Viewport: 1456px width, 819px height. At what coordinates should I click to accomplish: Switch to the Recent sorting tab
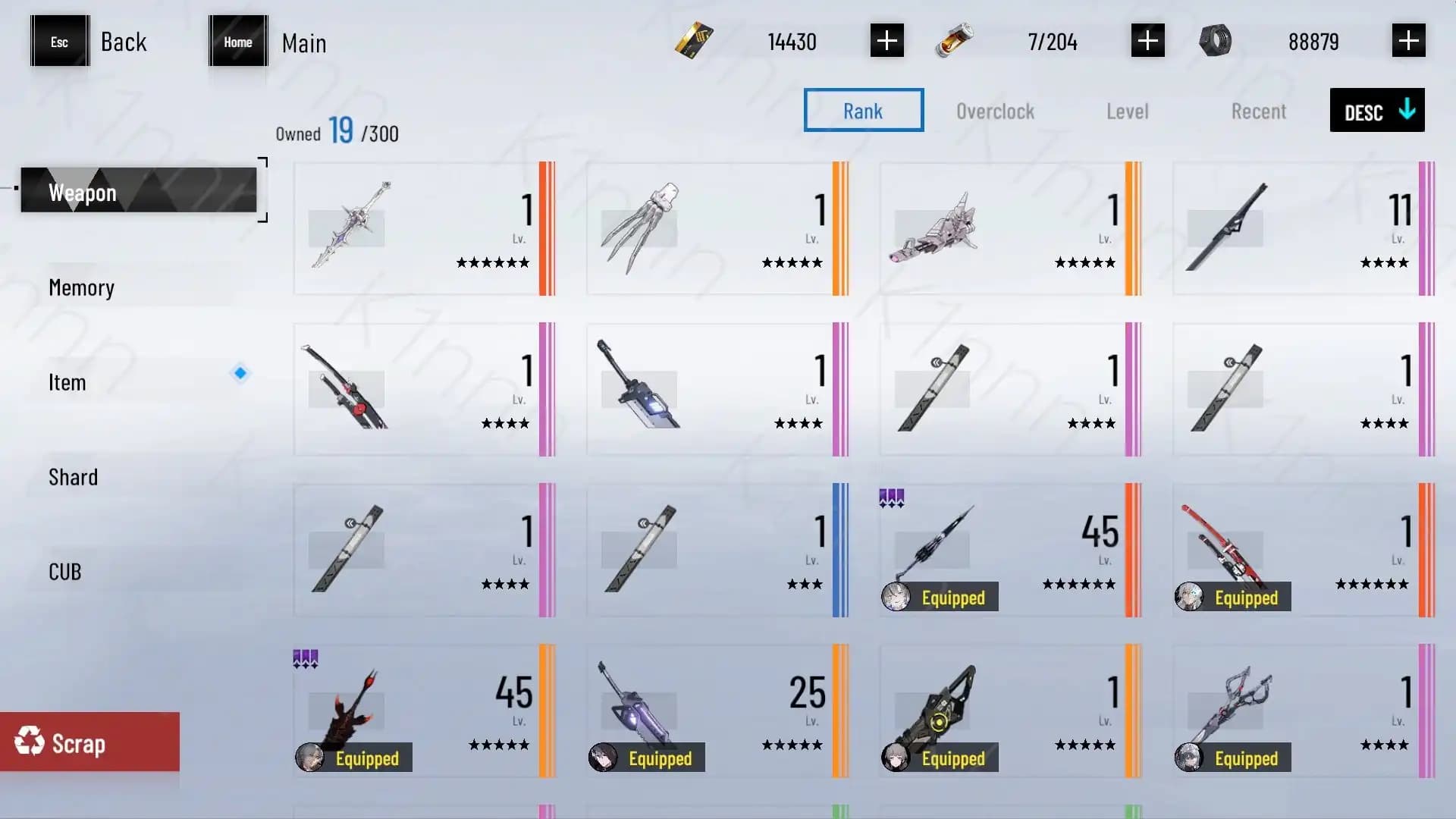tap(1258, 111)
